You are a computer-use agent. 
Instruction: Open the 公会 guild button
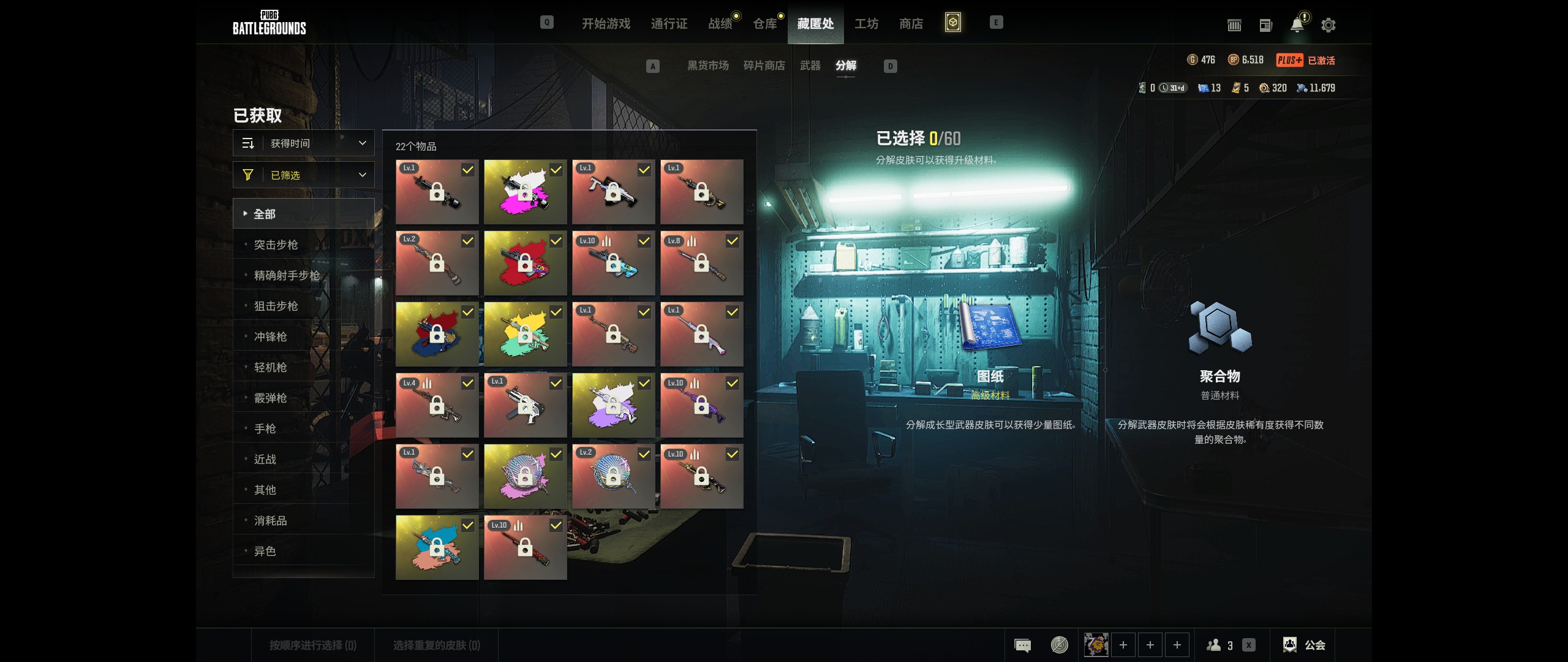tap(1305, 645)
